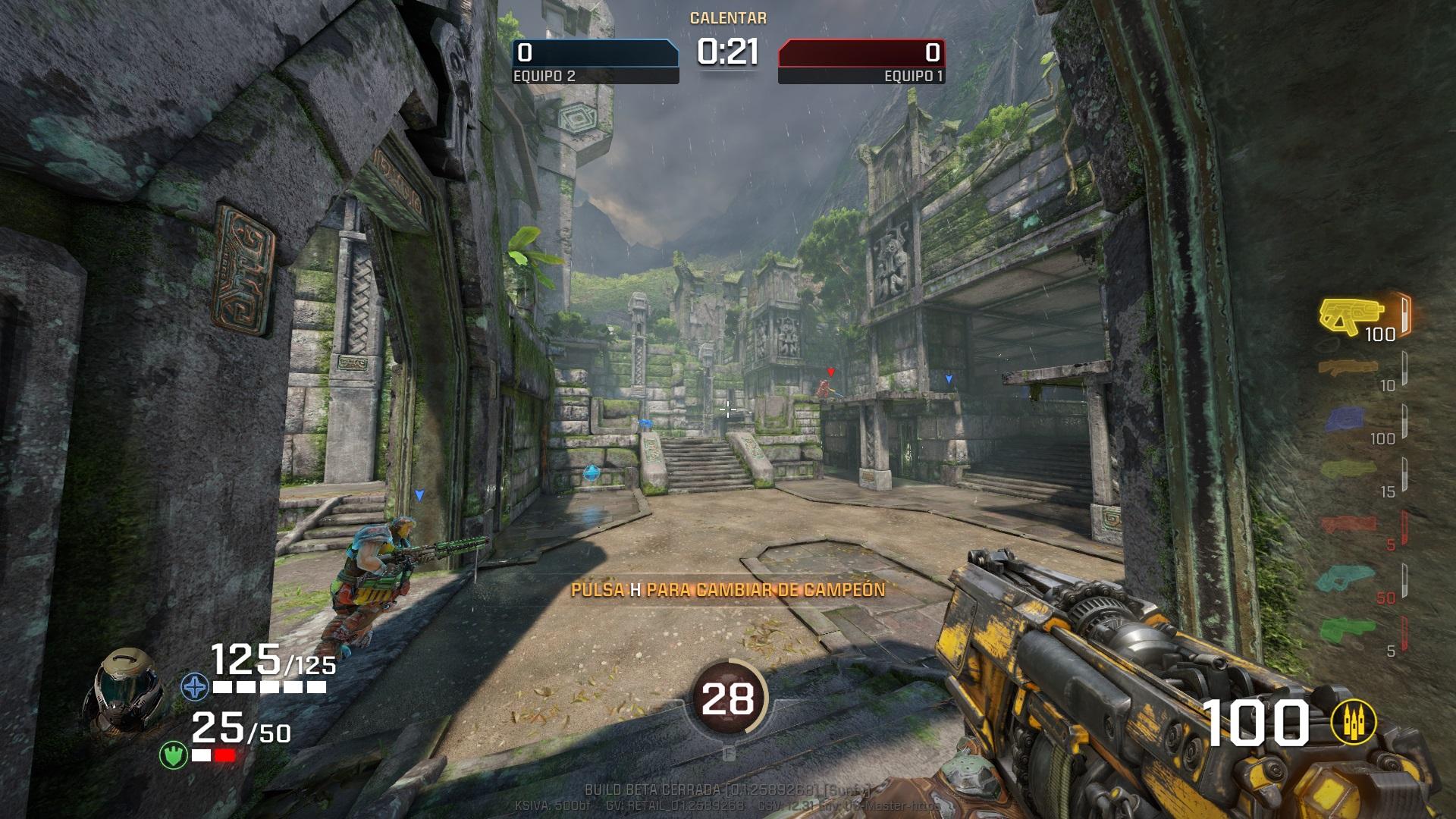Image resolution: width=1456 pixels, height=819 pixels.
Task: Select the yellow machine gun weapon icon
Action: (1351, 314)
